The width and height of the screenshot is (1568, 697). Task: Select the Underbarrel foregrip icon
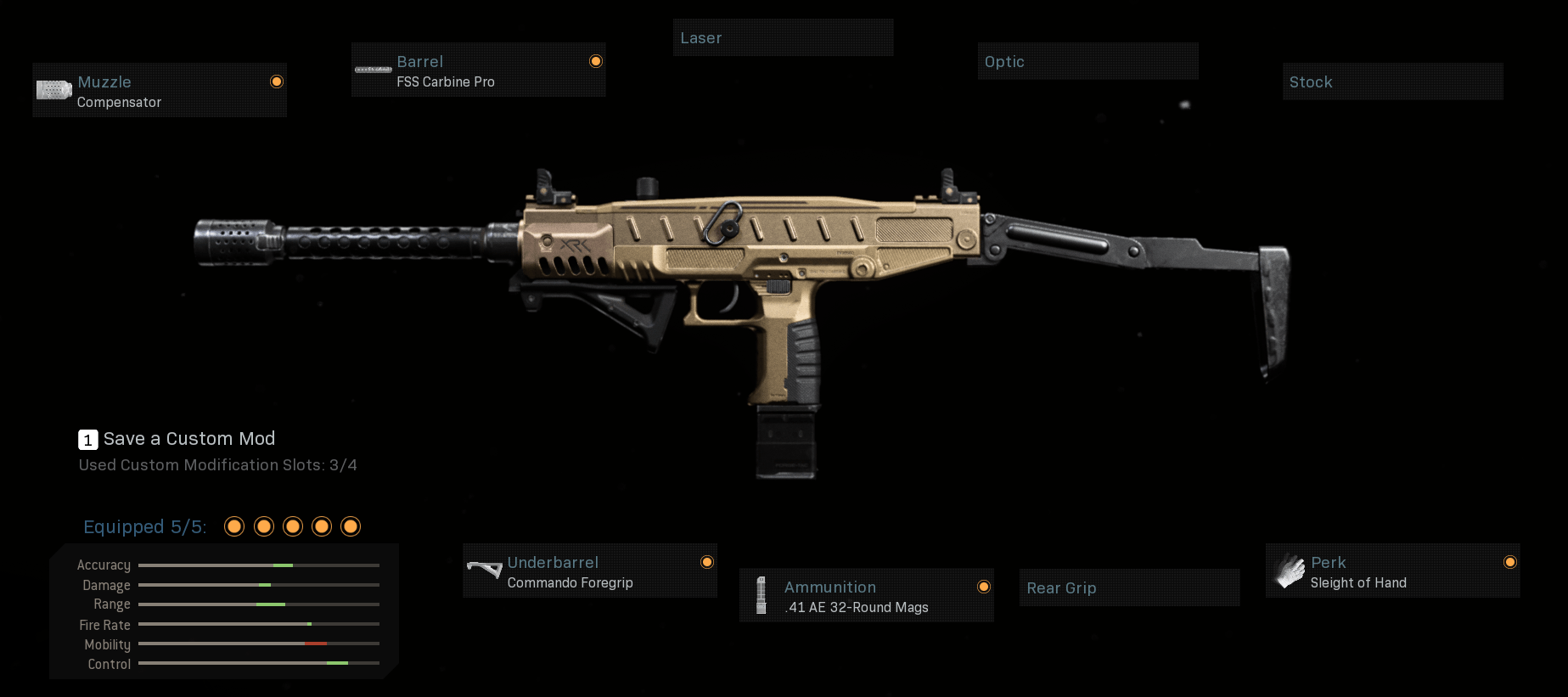[484, 570]
